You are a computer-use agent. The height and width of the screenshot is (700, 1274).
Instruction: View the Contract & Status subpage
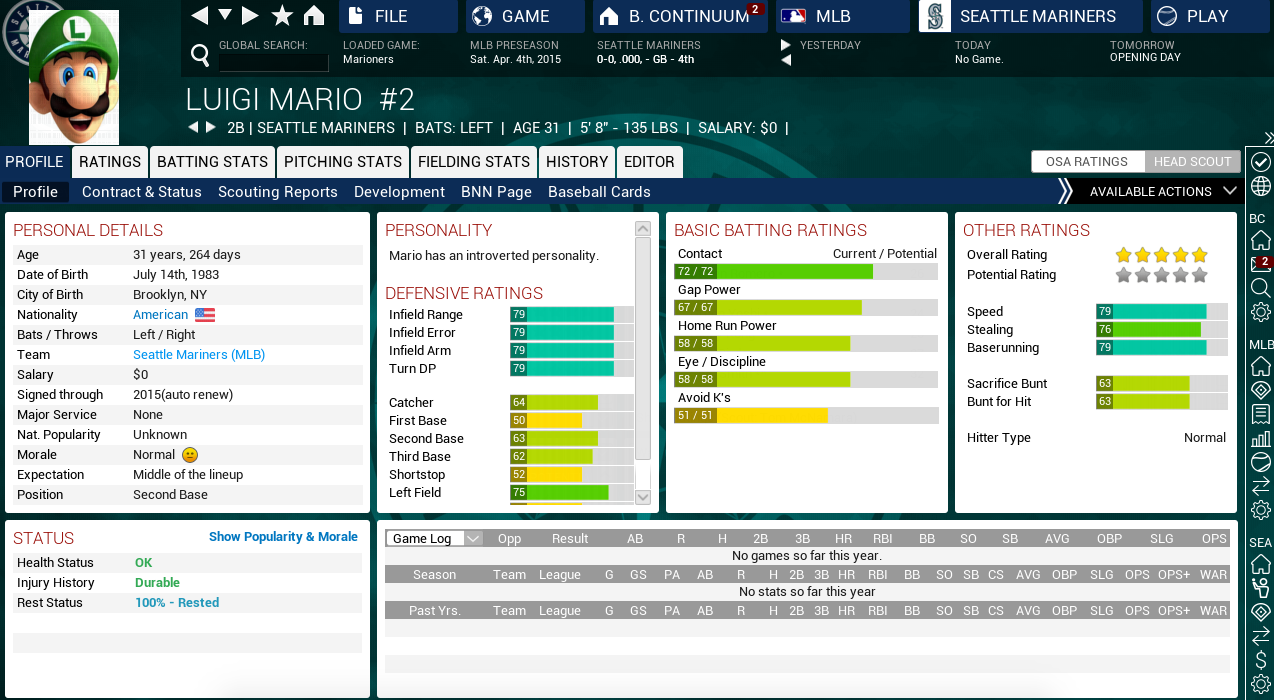pos(142,192)
